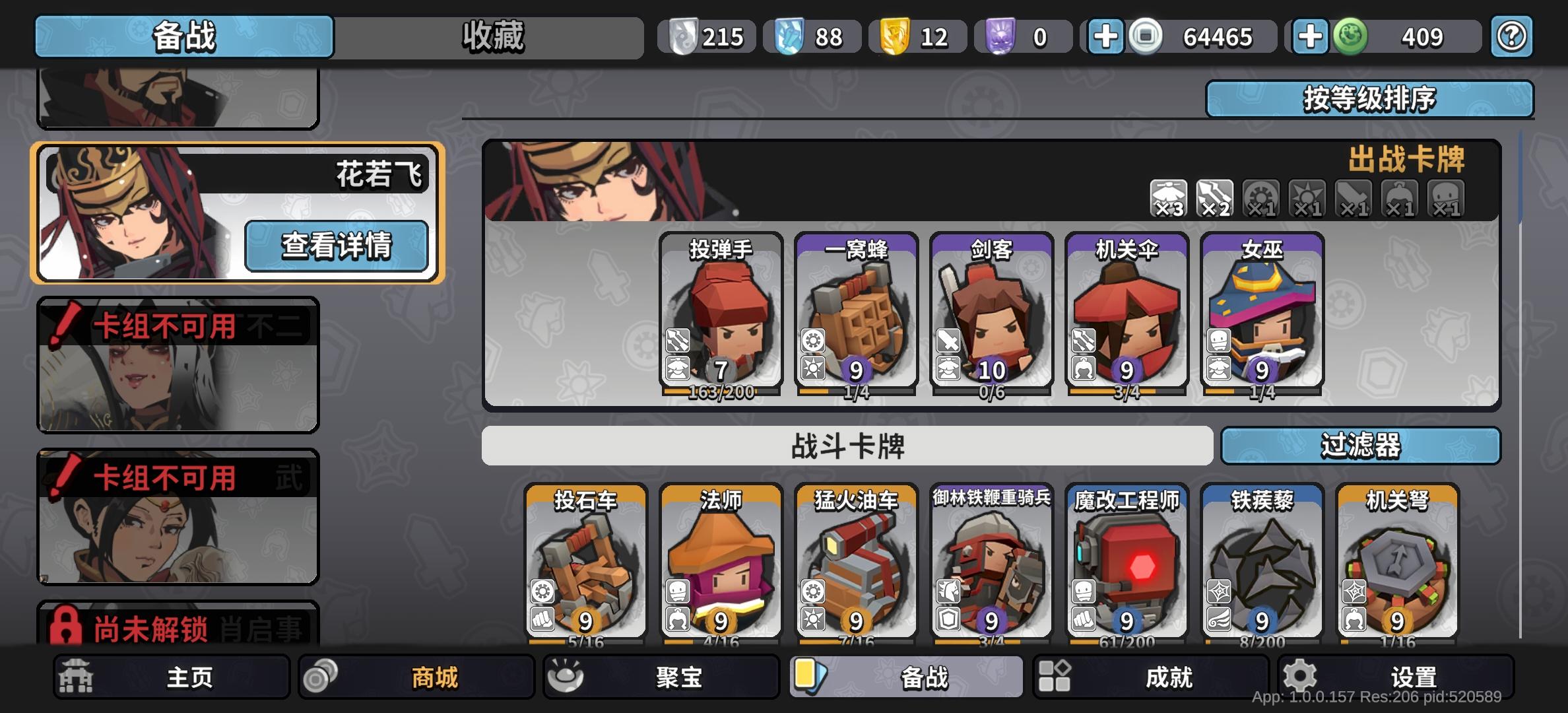Click the golden lion currency icon
1568x713 pixels.
coord(894,36)
